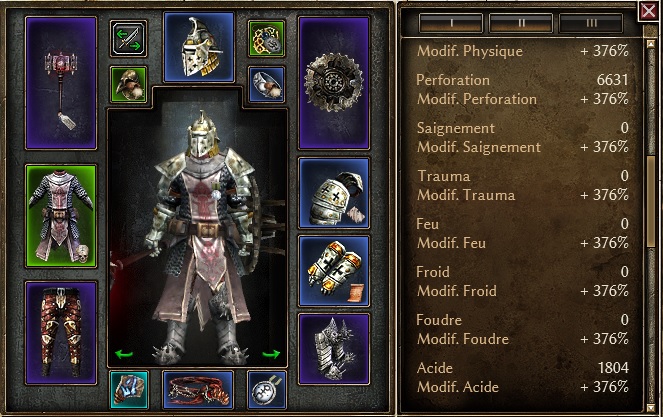Select the shoulder pauldron slot
The image size is (663, 417).
coord(334,191)
